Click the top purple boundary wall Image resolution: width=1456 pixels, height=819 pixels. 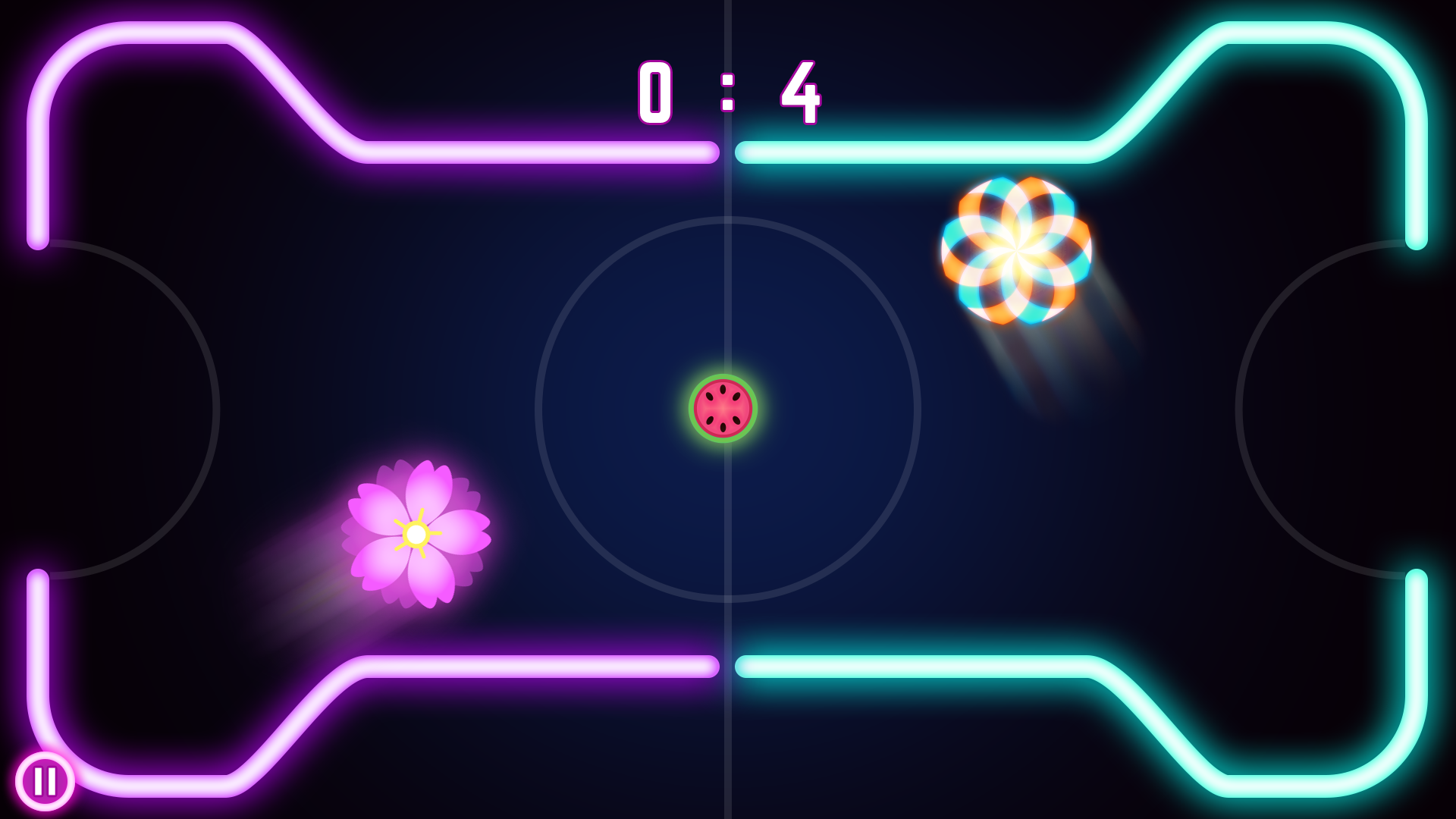click(x=531, y=154)
